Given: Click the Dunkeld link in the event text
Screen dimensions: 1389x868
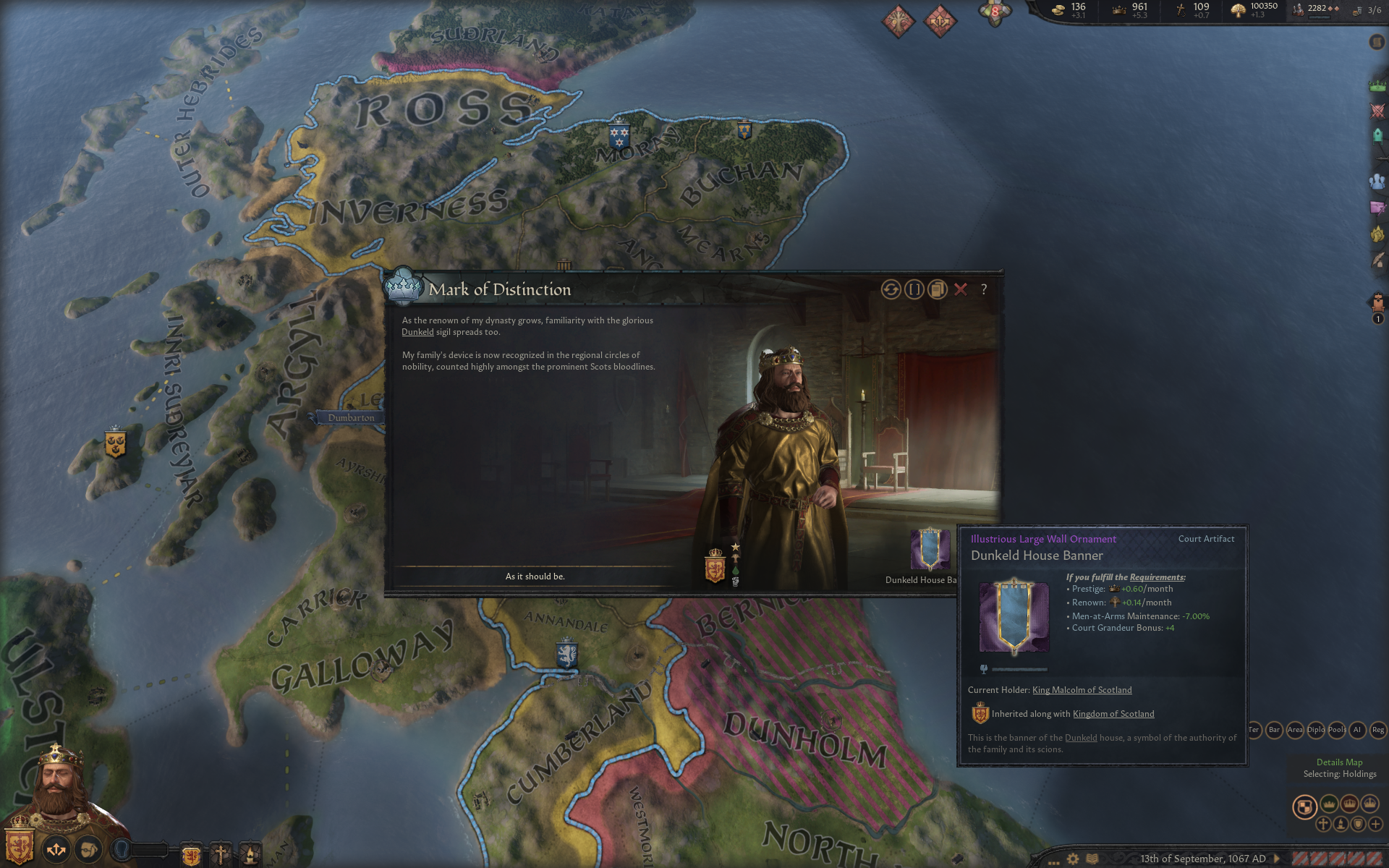Looking at the screenshot, I should point(417,332).
